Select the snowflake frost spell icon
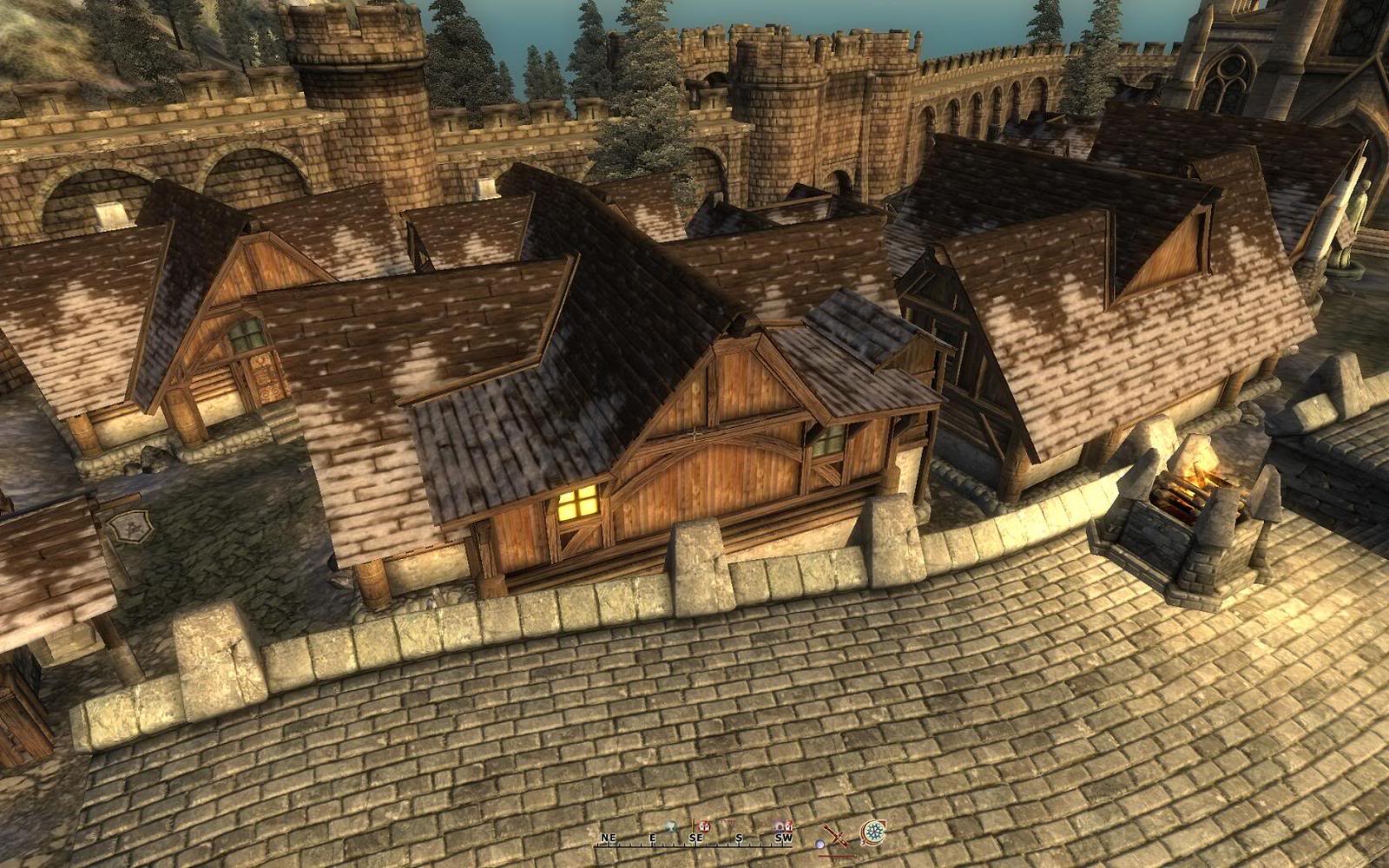 coord(873,833)
